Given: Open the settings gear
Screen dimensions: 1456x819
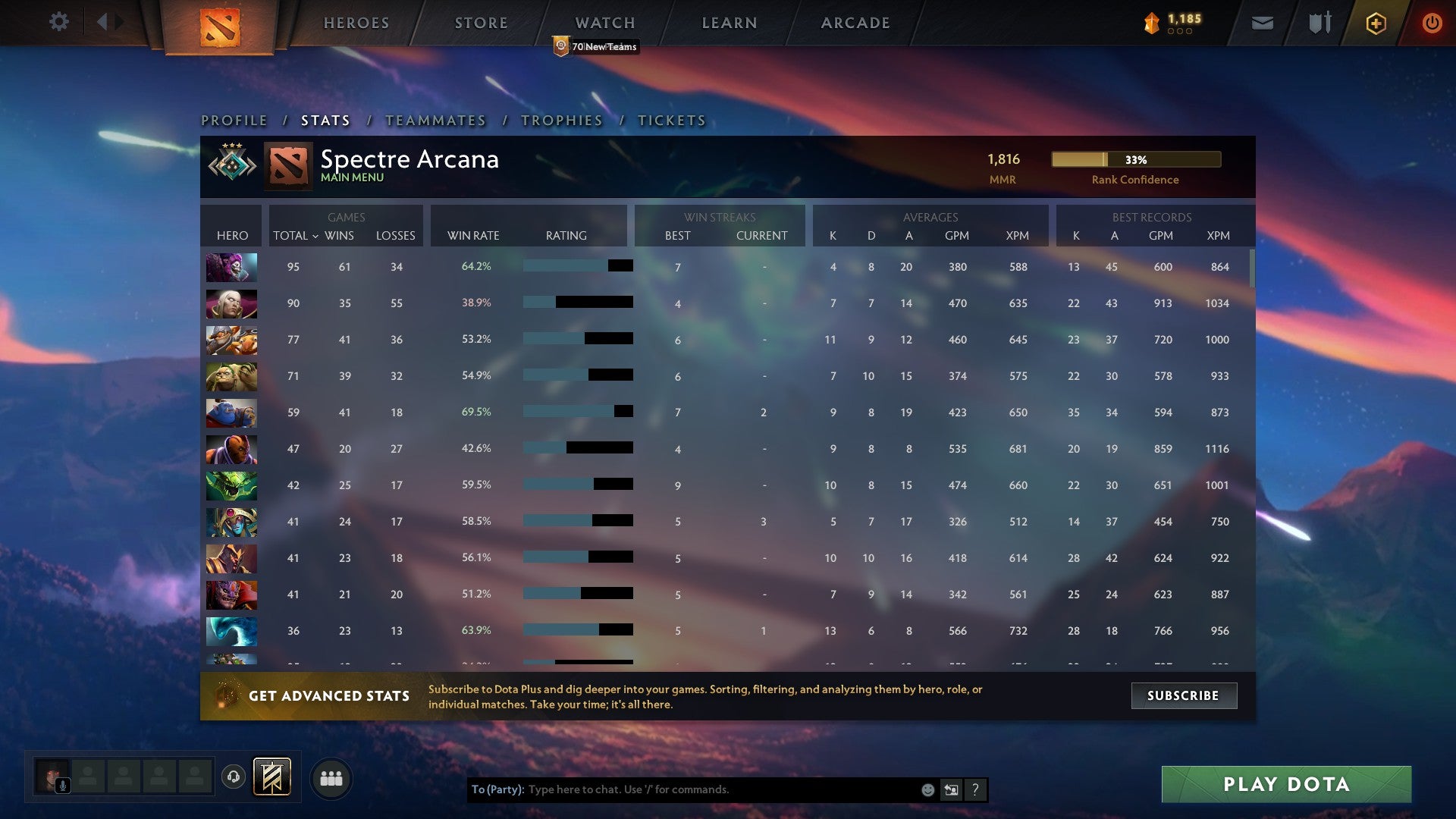Looking at the screenshot, I should [x=59, y=22].
